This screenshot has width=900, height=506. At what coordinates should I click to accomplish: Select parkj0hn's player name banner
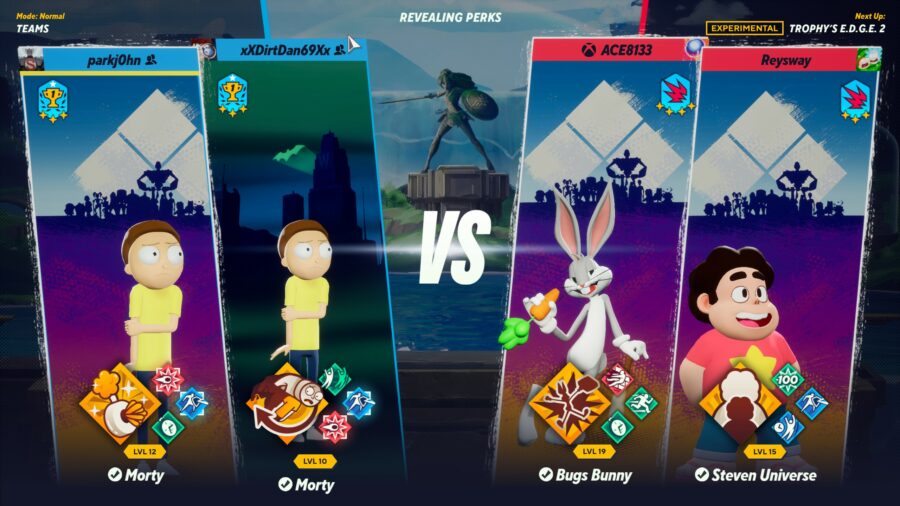pos(110,60)
